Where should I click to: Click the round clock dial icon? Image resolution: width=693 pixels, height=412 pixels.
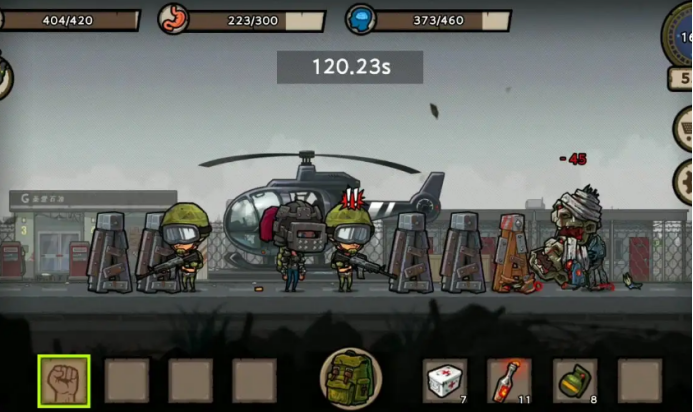pyautogui.click(x=680, y=34)
